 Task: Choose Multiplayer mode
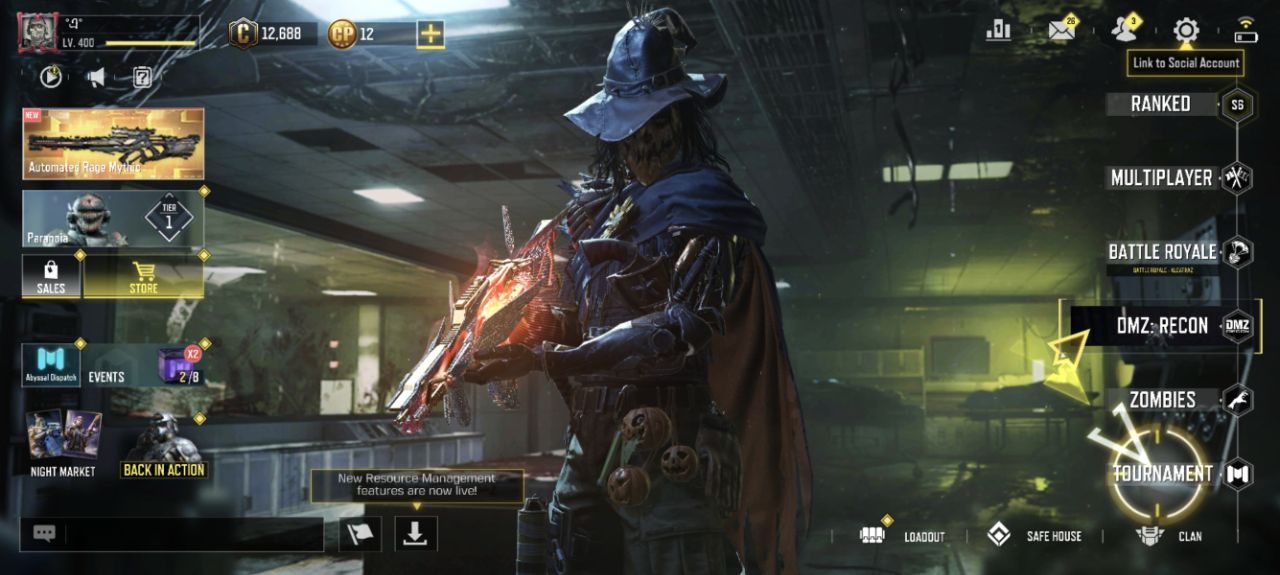[x=1161, y=178]
